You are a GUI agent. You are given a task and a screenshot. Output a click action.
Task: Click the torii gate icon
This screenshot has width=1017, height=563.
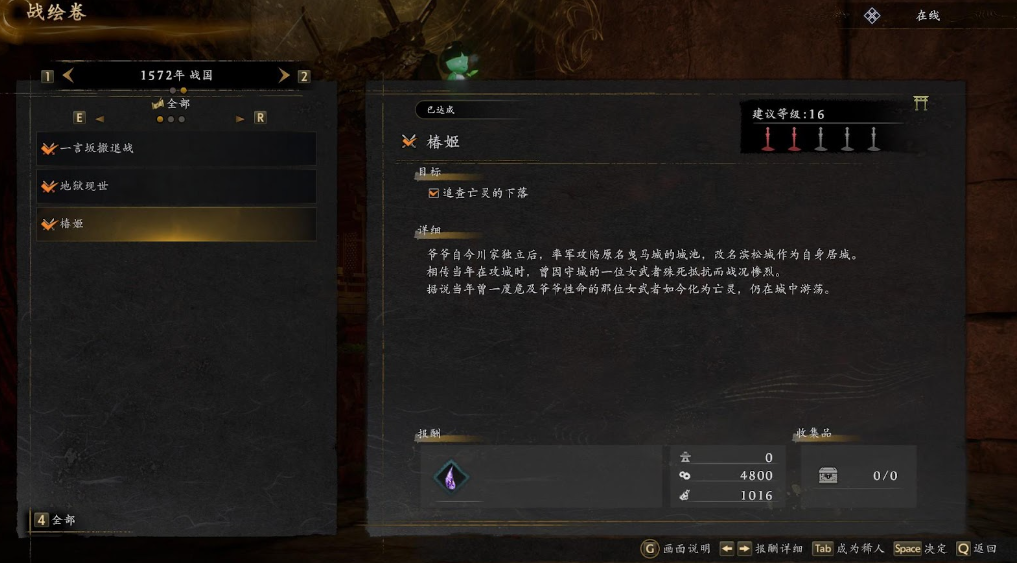pos(921,103)
